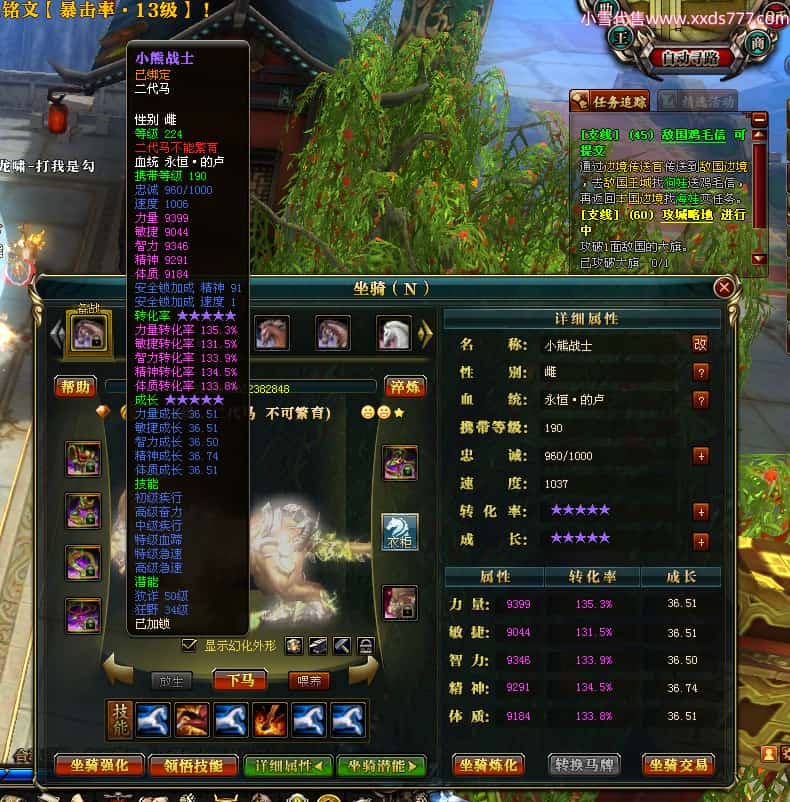Rename the mount with the 改 button
Screen dimensions: 790x802
700,344
